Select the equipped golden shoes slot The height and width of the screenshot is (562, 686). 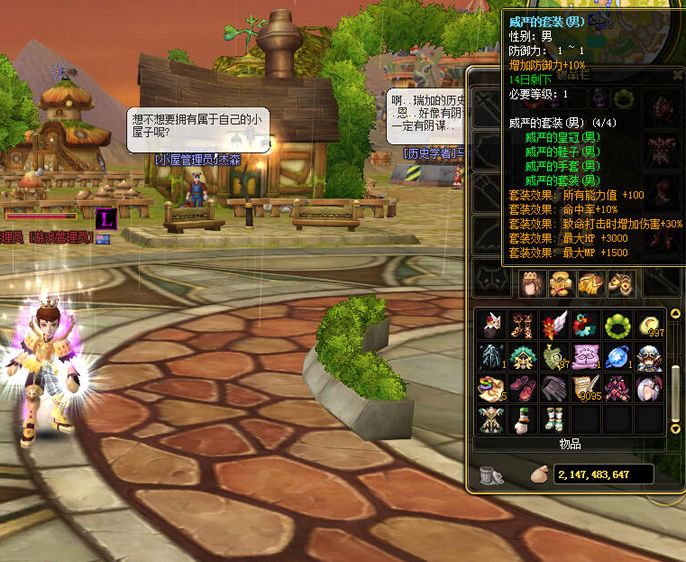pos(621,284)
